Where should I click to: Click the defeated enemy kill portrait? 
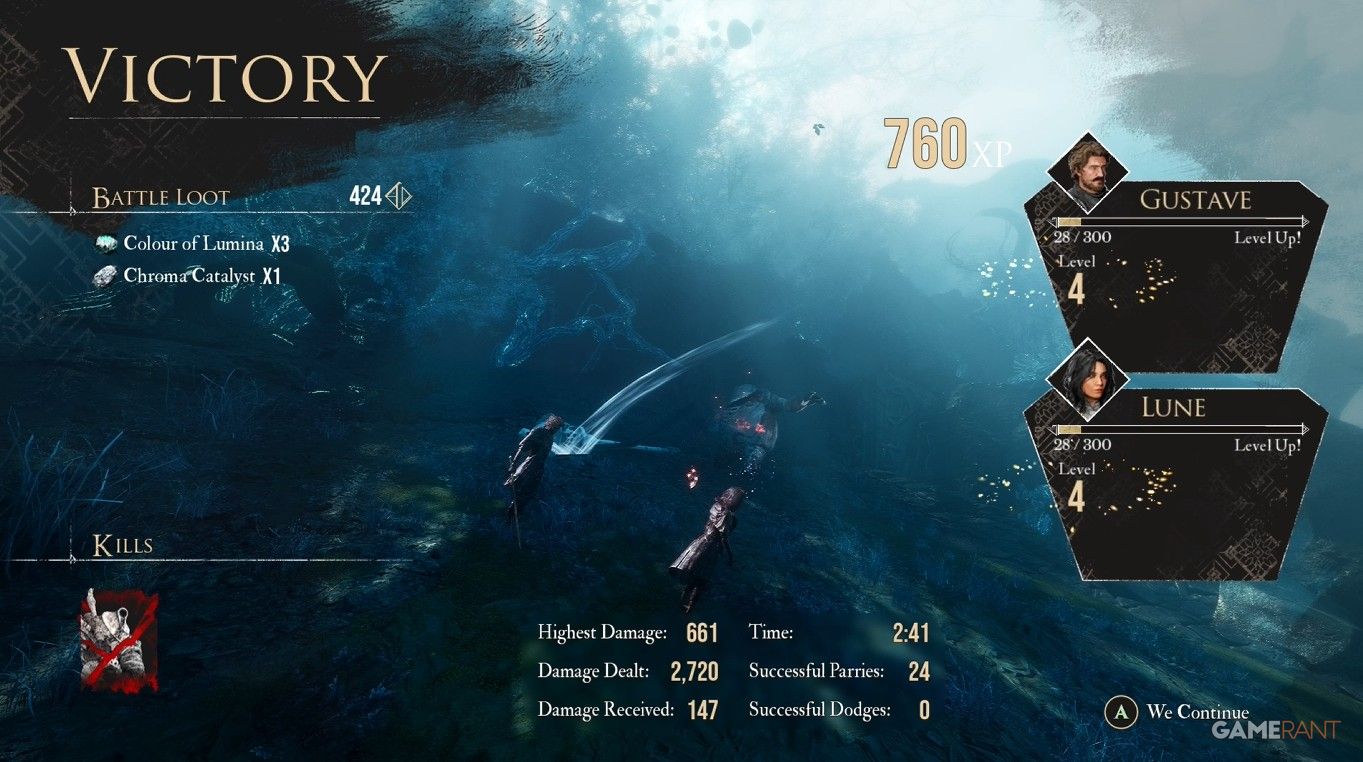click(119, 640)
